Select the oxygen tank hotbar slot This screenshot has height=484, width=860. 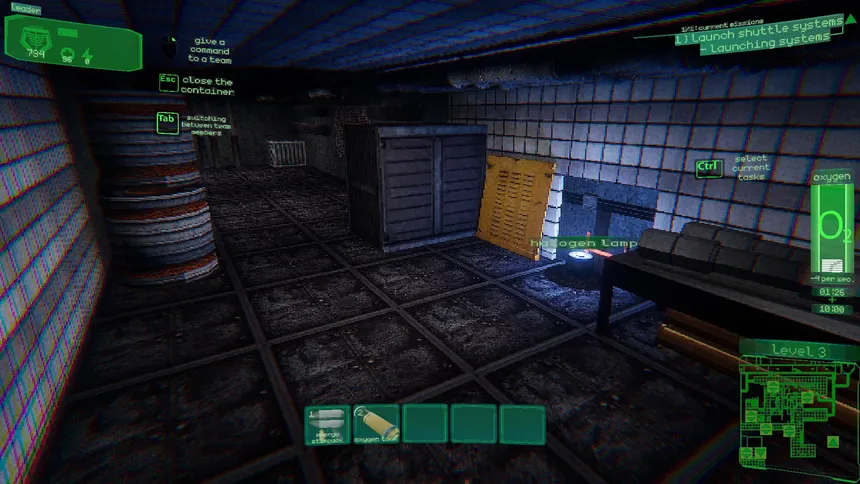[376, 424]
